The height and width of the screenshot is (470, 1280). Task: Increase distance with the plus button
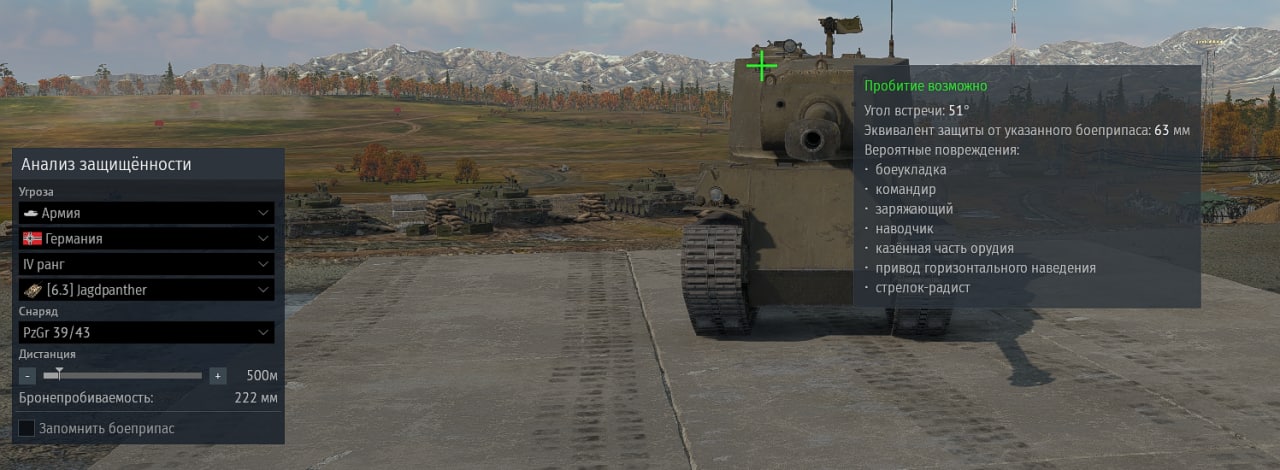click(x=218, y=376)
